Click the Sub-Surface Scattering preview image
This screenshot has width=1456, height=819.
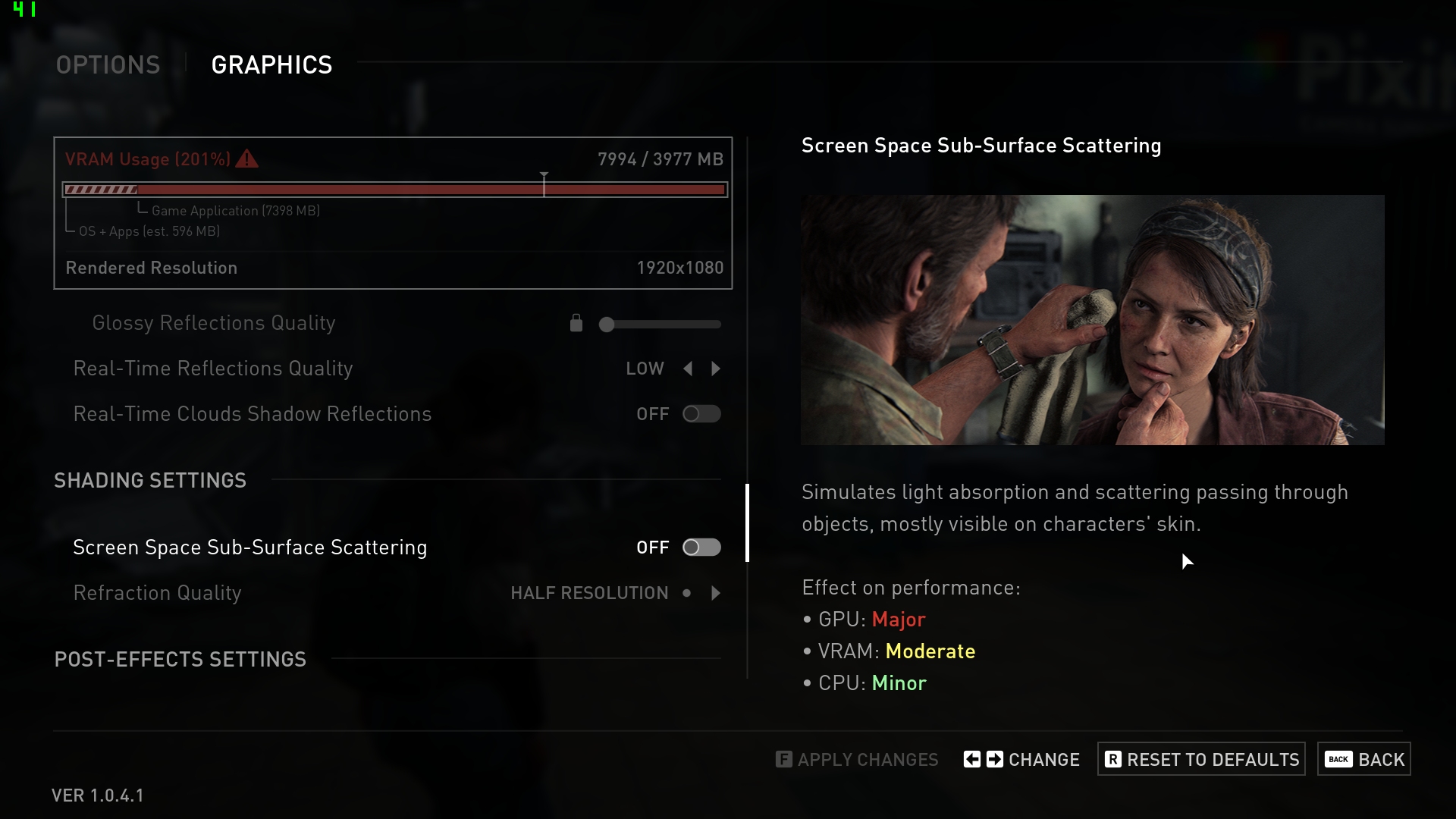pos(1092,320)
